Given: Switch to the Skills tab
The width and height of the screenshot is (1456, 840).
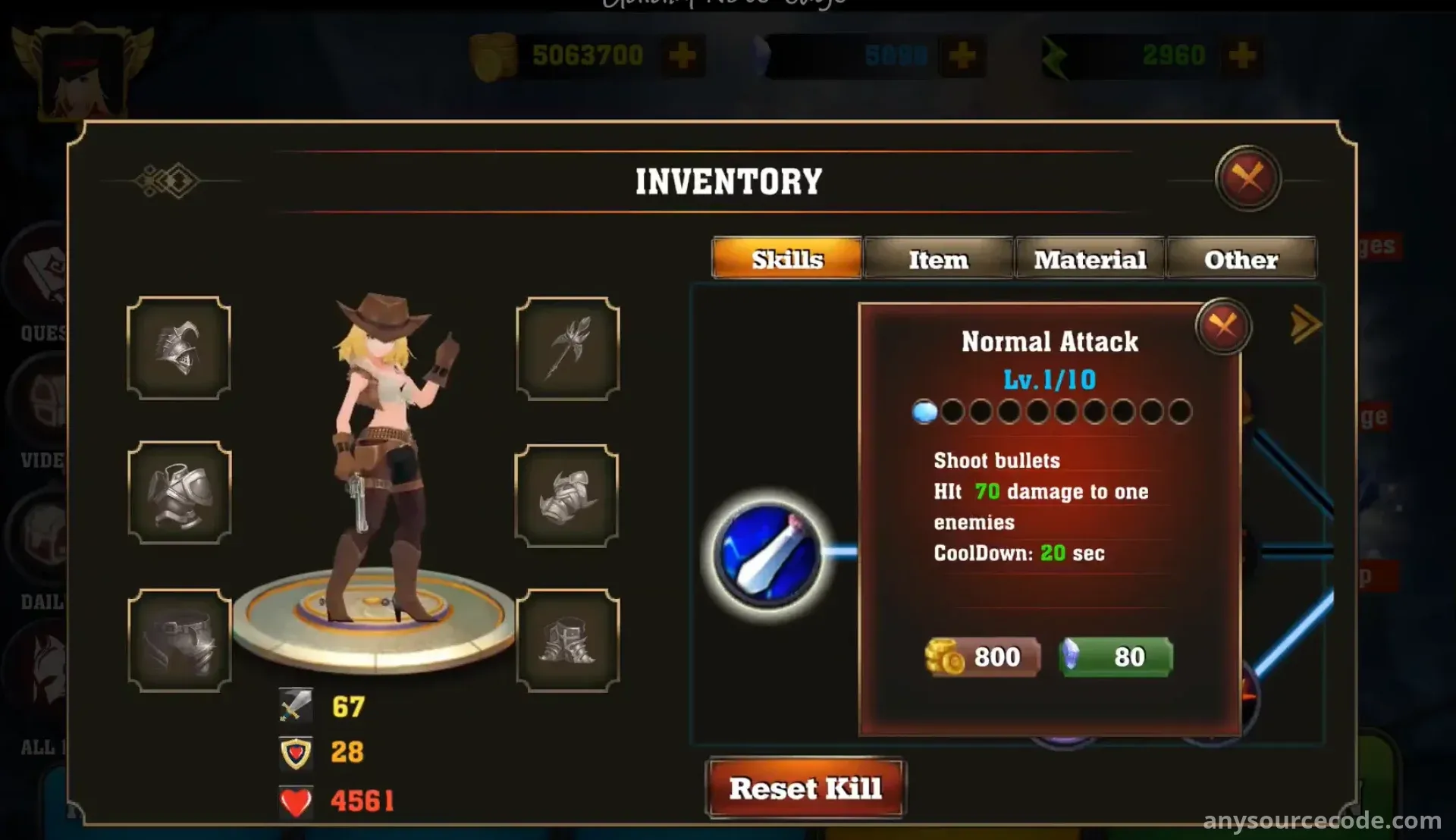Looking at the screenshot, I should [x=787, y=259].
